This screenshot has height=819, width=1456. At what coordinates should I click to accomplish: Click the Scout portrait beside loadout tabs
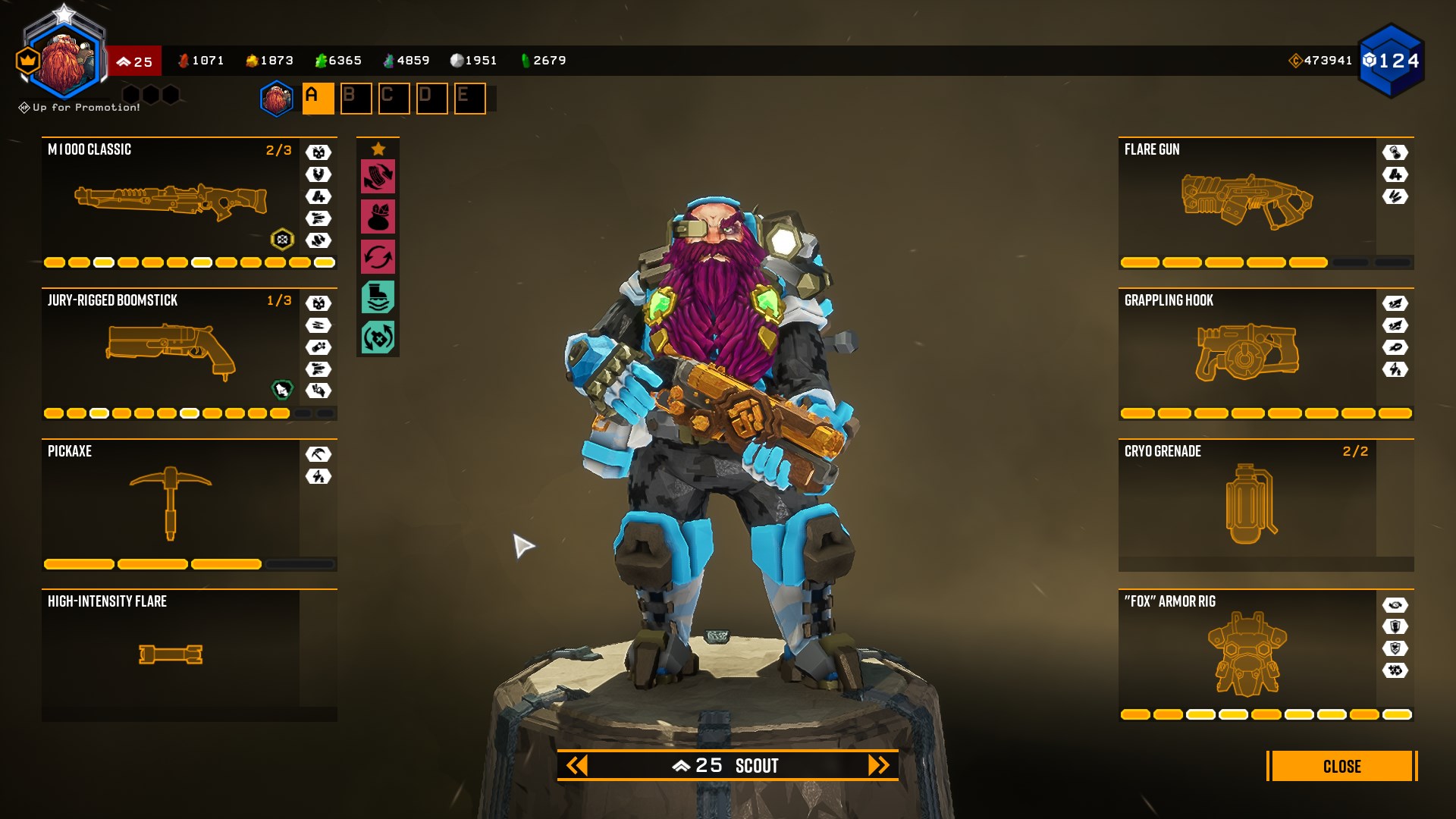point(277,99)
